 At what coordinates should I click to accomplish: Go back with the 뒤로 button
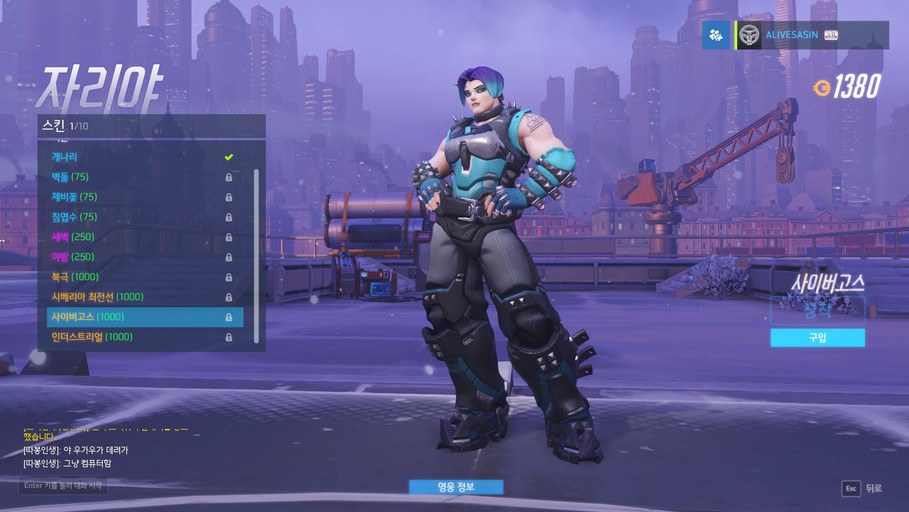[x=864, y=488]
